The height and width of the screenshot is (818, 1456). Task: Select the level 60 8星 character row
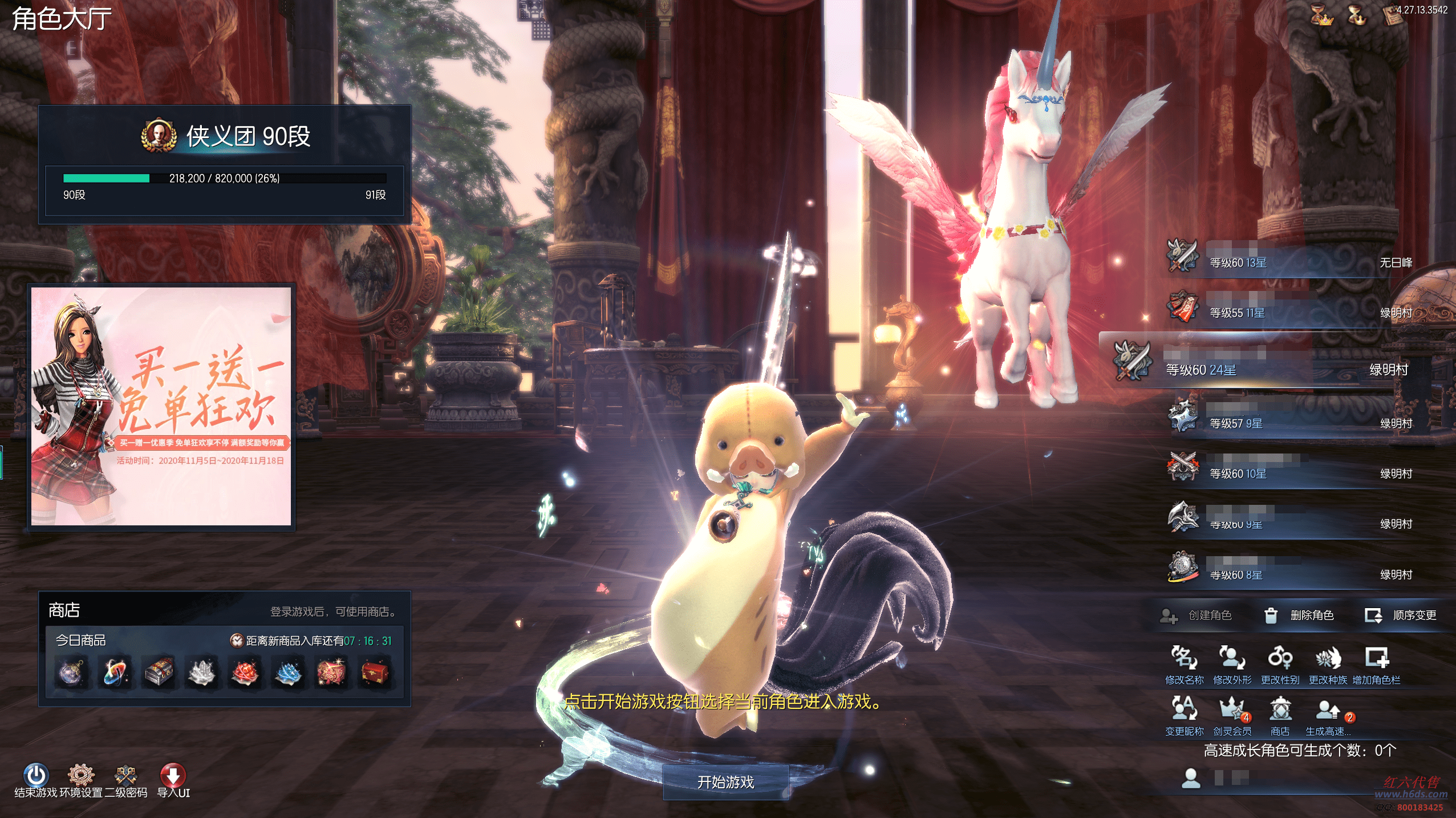pyautogui.click(x=1289, y=574)
